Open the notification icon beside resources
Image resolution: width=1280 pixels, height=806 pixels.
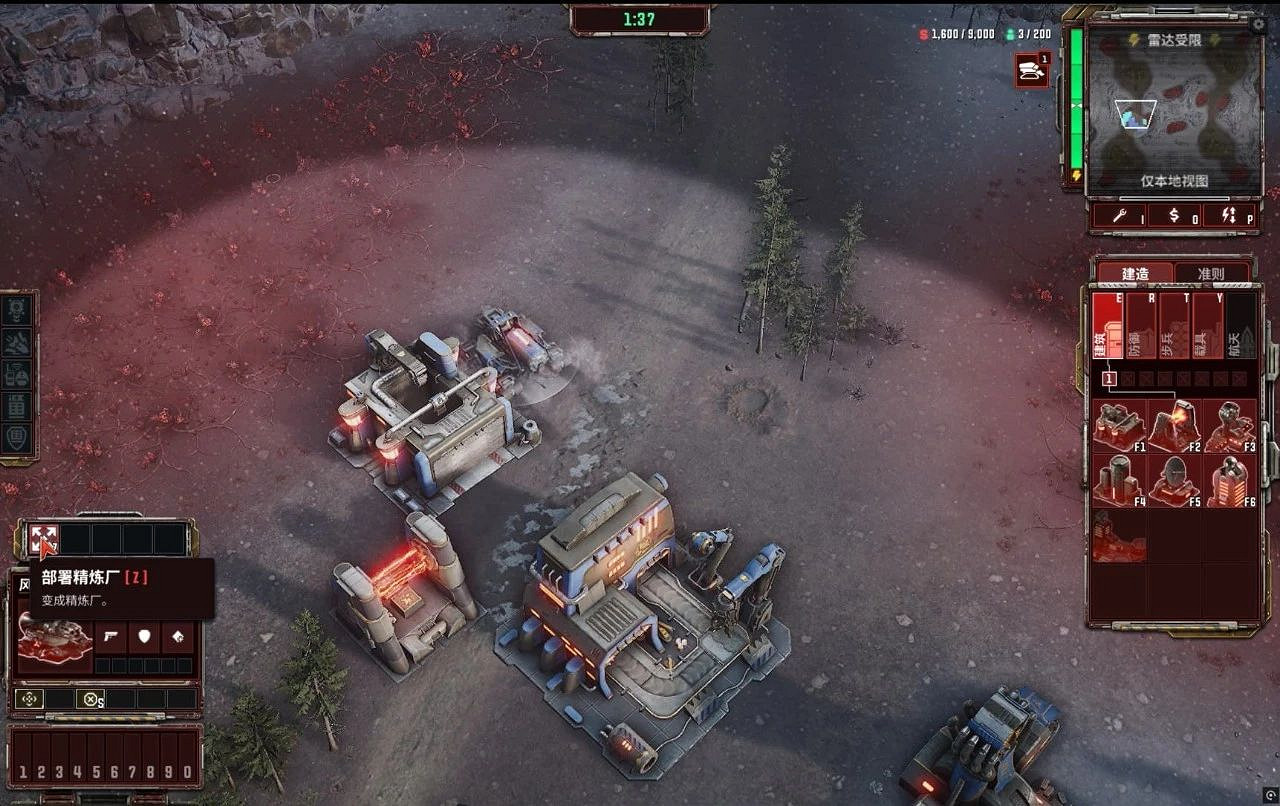click(1031, 70)
